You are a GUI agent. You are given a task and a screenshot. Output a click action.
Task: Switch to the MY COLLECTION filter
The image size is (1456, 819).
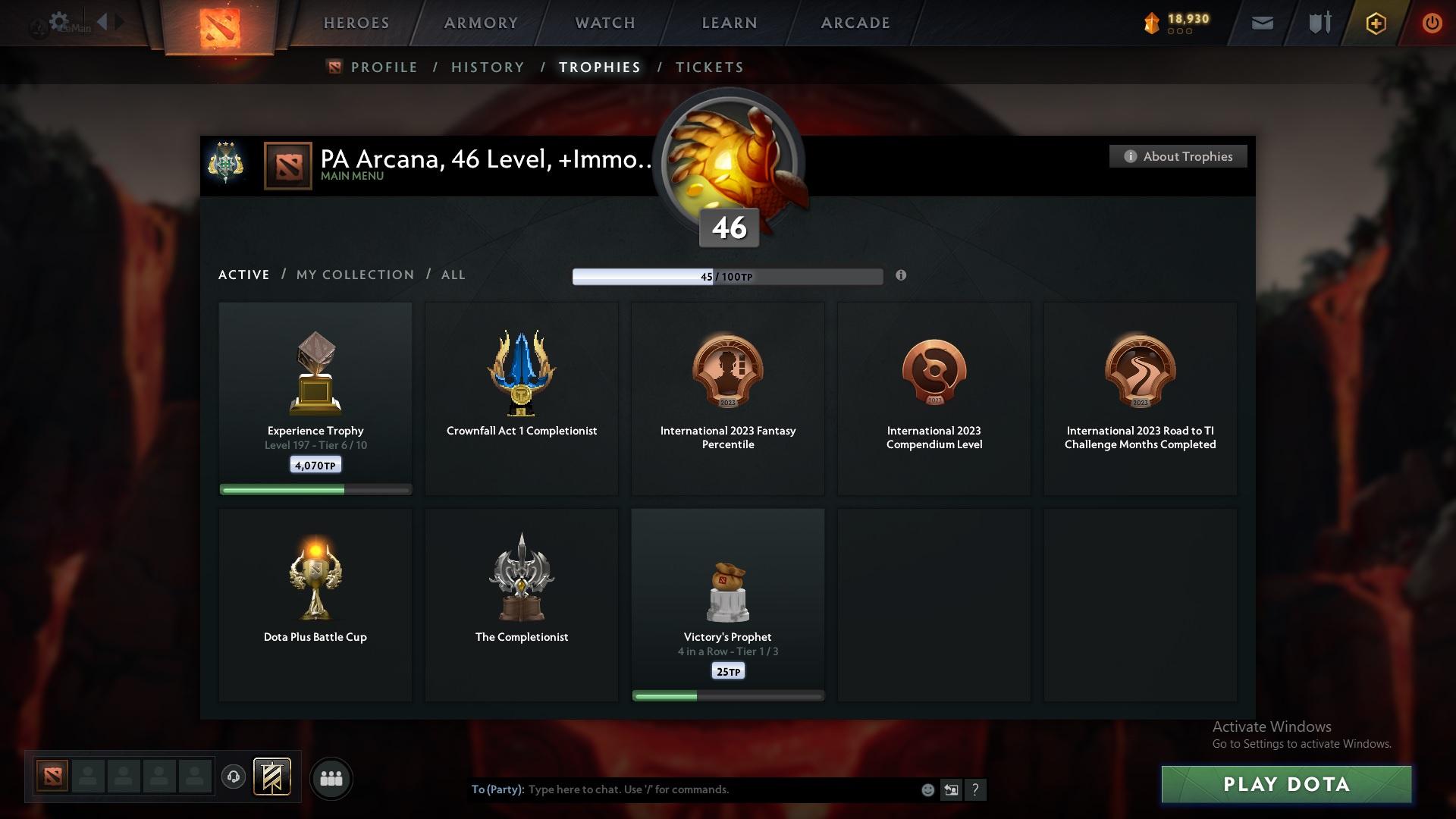(x=354, y=275)
